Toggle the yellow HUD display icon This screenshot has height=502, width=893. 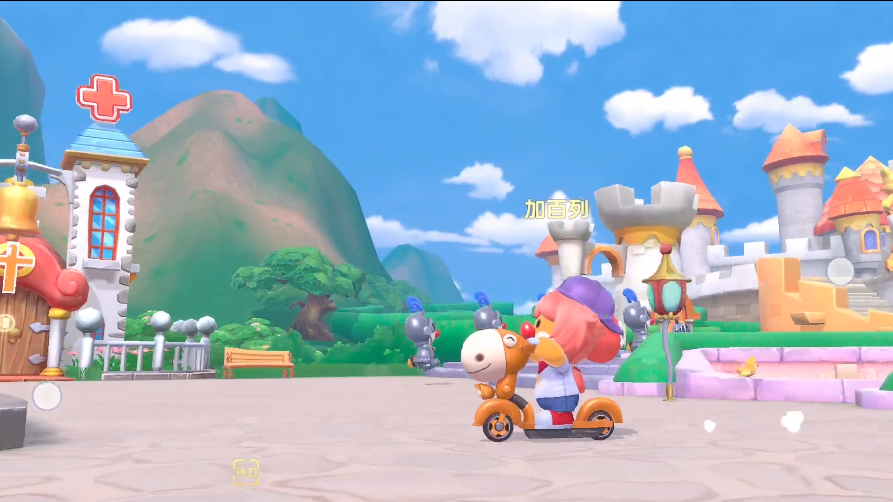(x=246, y=471)
